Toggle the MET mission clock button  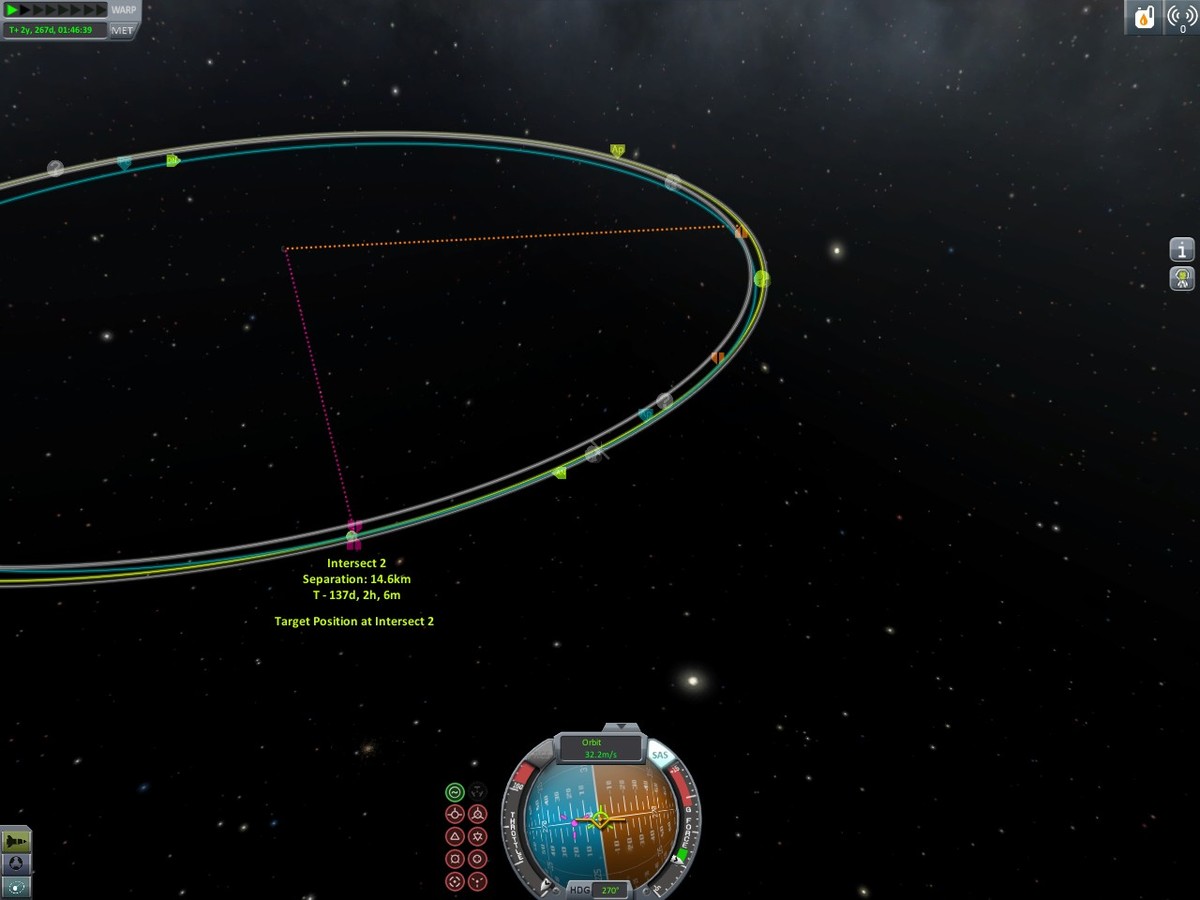(x=123, y=30)
